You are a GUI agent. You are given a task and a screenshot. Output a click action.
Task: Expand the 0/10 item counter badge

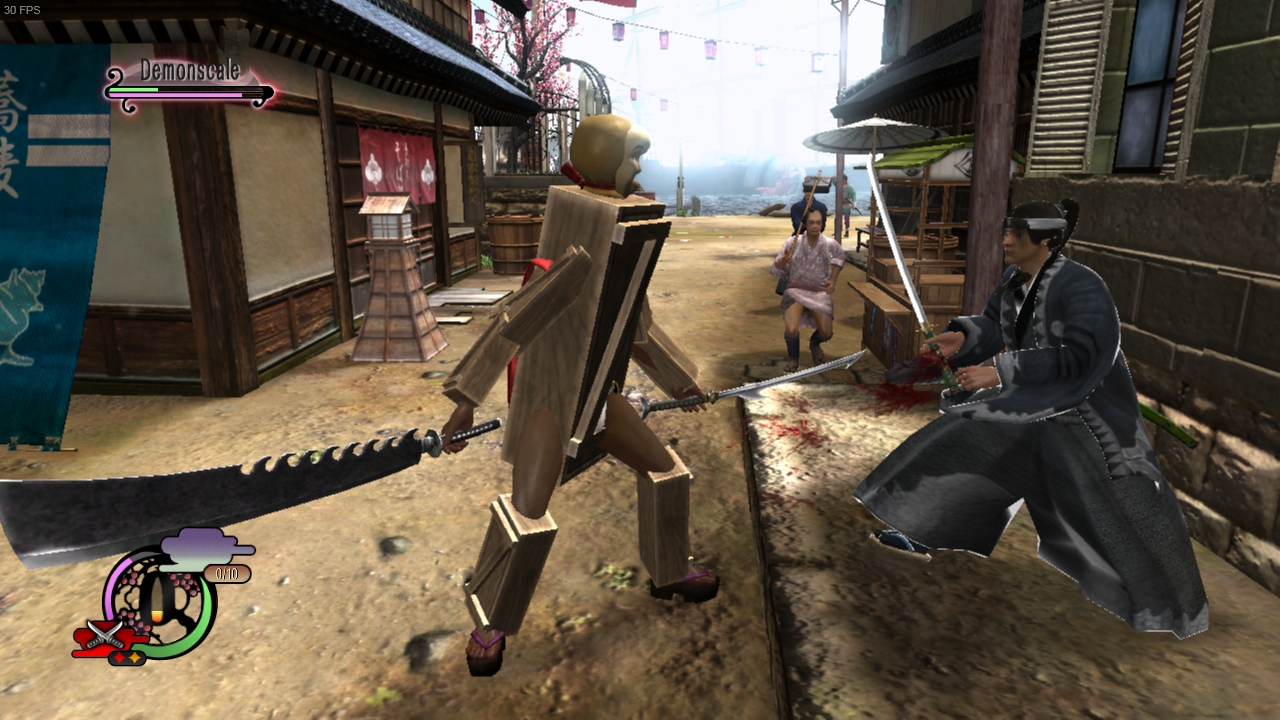pyautogui.click(x=228, y=572)
